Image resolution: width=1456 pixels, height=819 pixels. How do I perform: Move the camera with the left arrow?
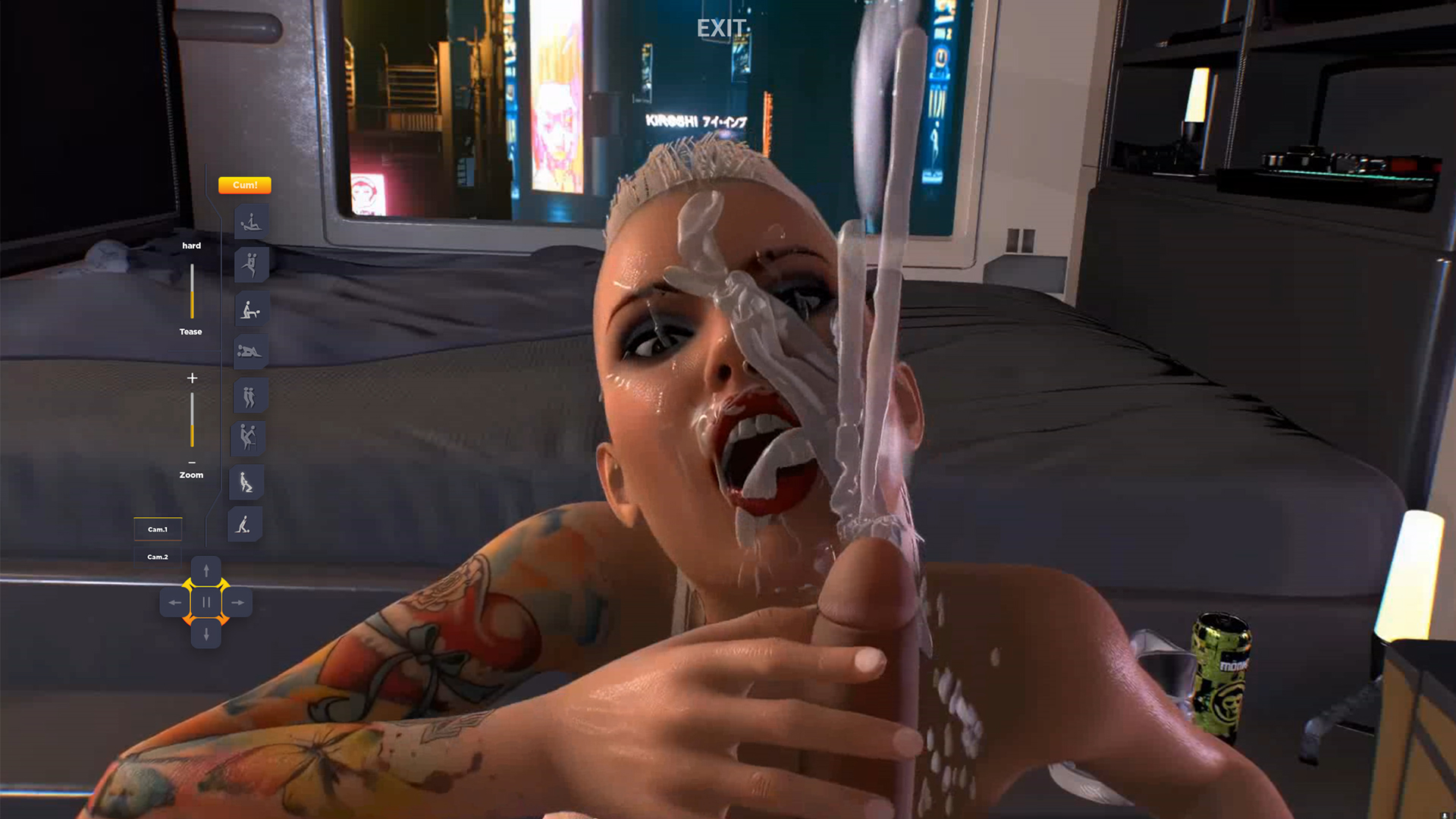pos(174,603)
